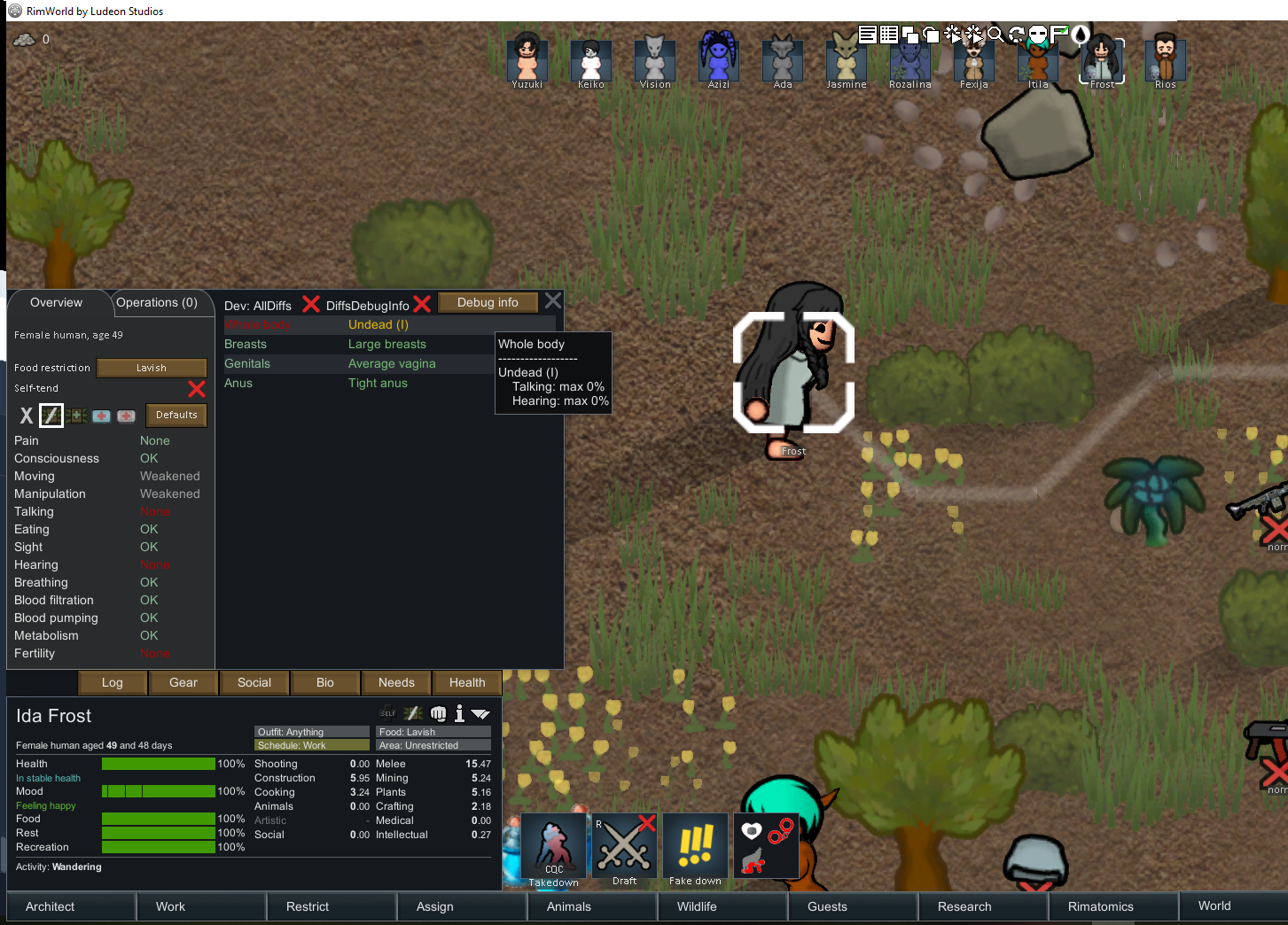Open the info 'i' icon on Ida Frost's card
Screen dimensions: 1288x925
pyautogui.click(x=459, y=713)
